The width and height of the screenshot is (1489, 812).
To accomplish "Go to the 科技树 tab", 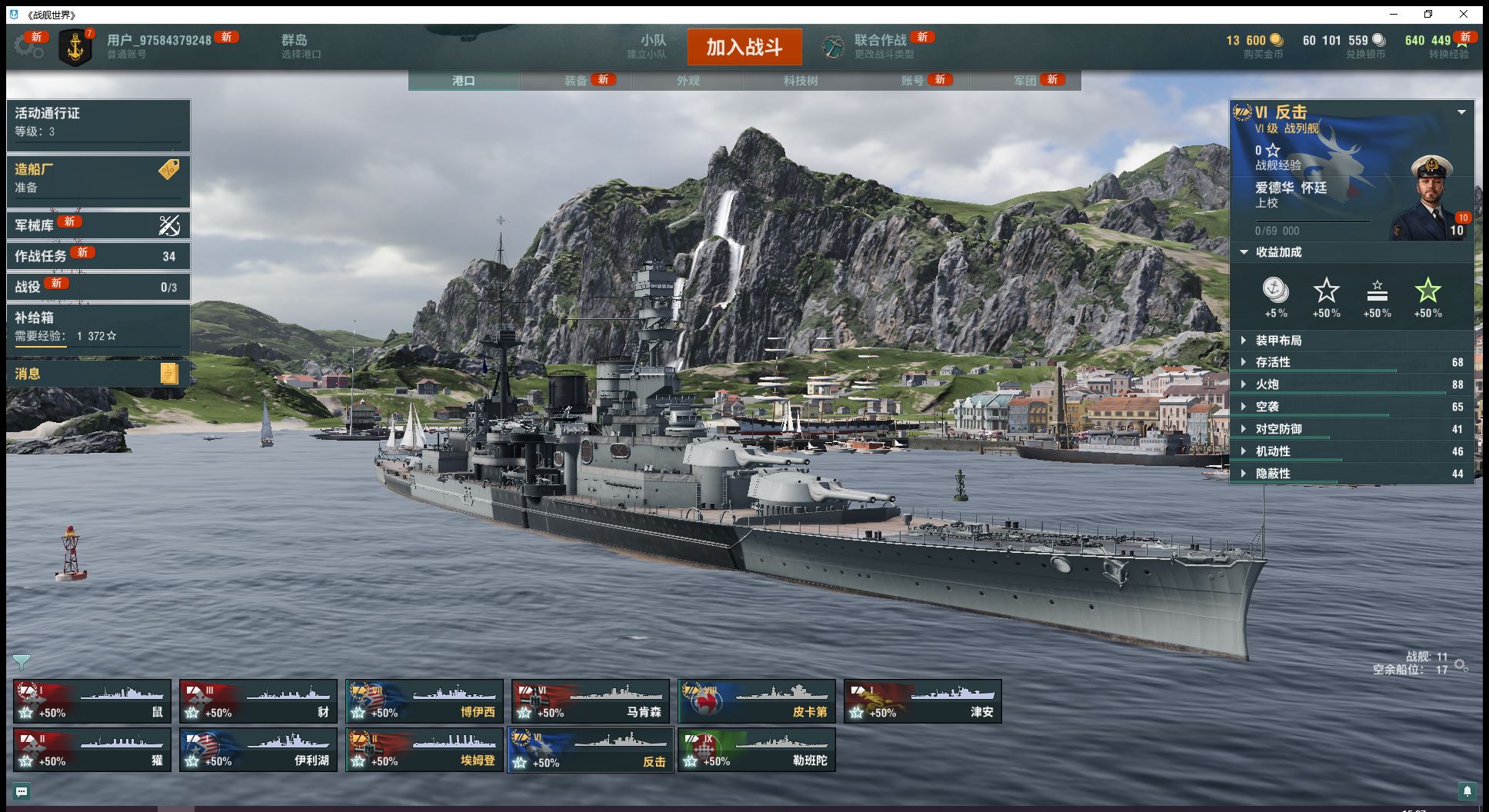I will (800, 81).
